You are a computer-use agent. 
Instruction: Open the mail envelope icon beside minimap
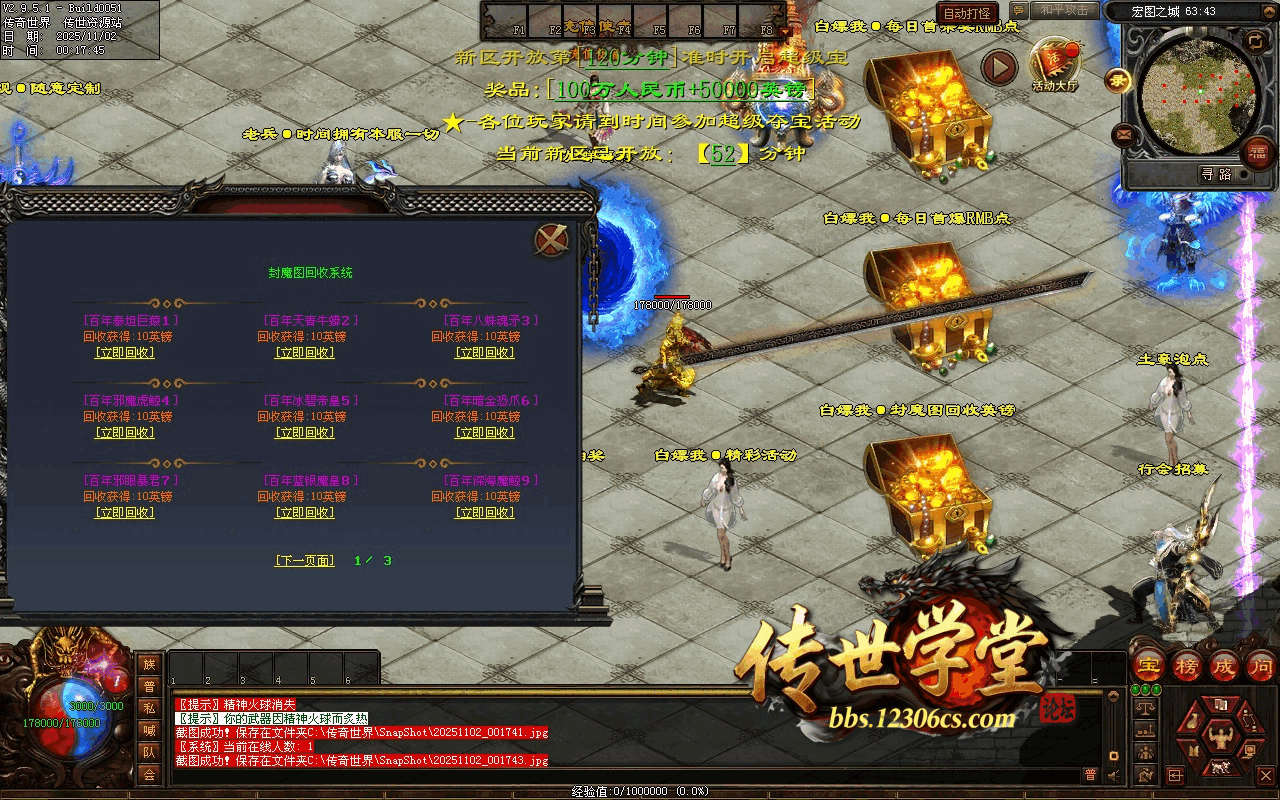[1124, 134]
